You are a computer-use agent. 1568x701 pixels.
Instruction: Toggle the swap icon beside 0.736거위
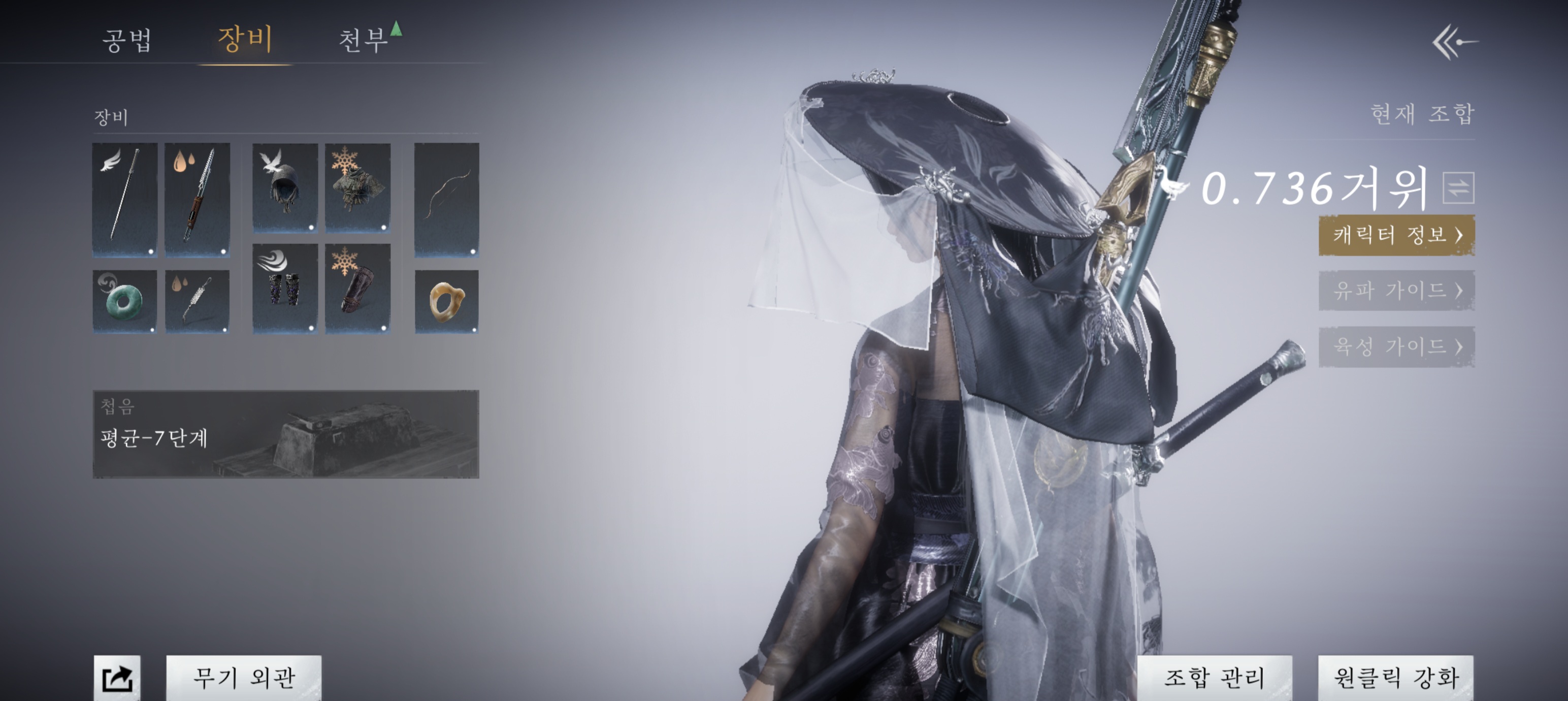[1458, 187]
